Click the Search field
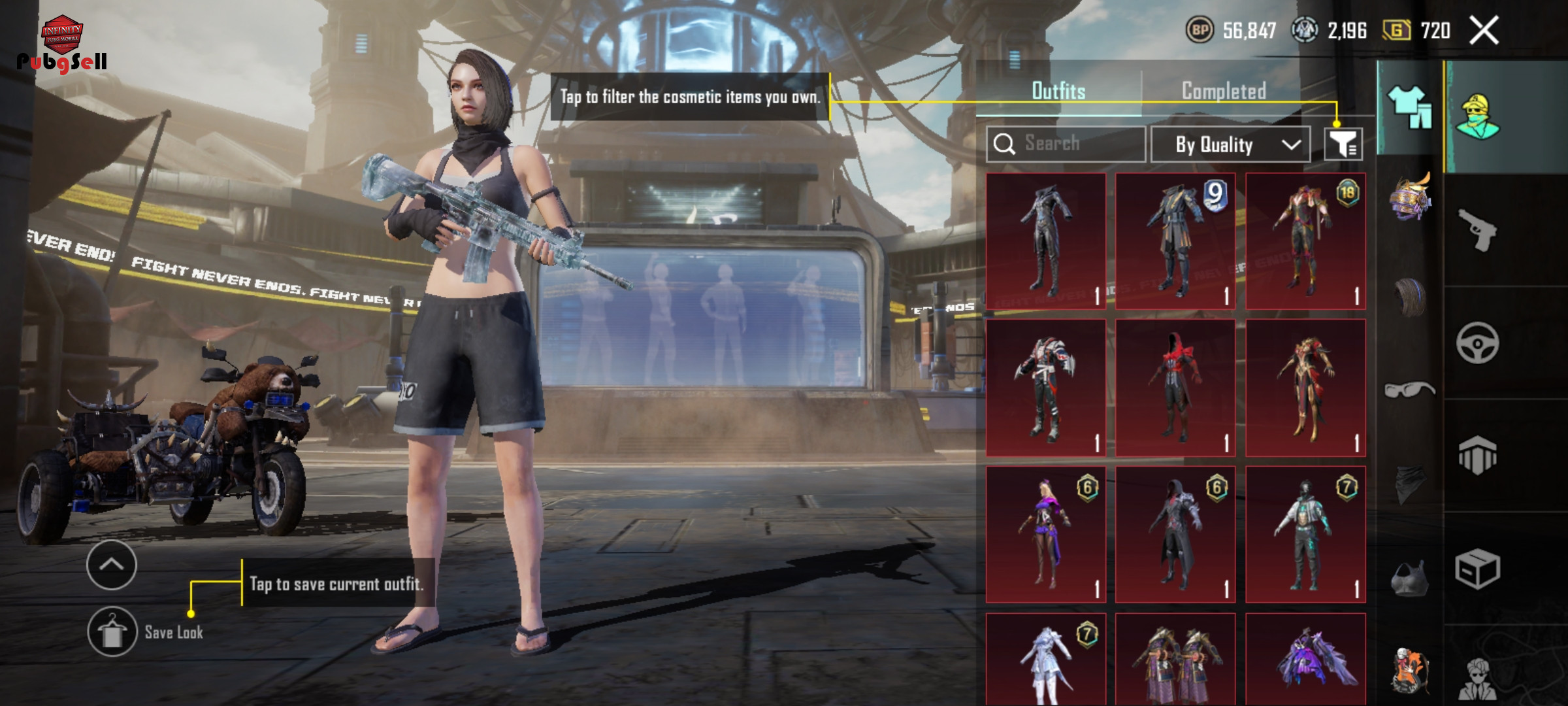 (x=1066, y=144)
